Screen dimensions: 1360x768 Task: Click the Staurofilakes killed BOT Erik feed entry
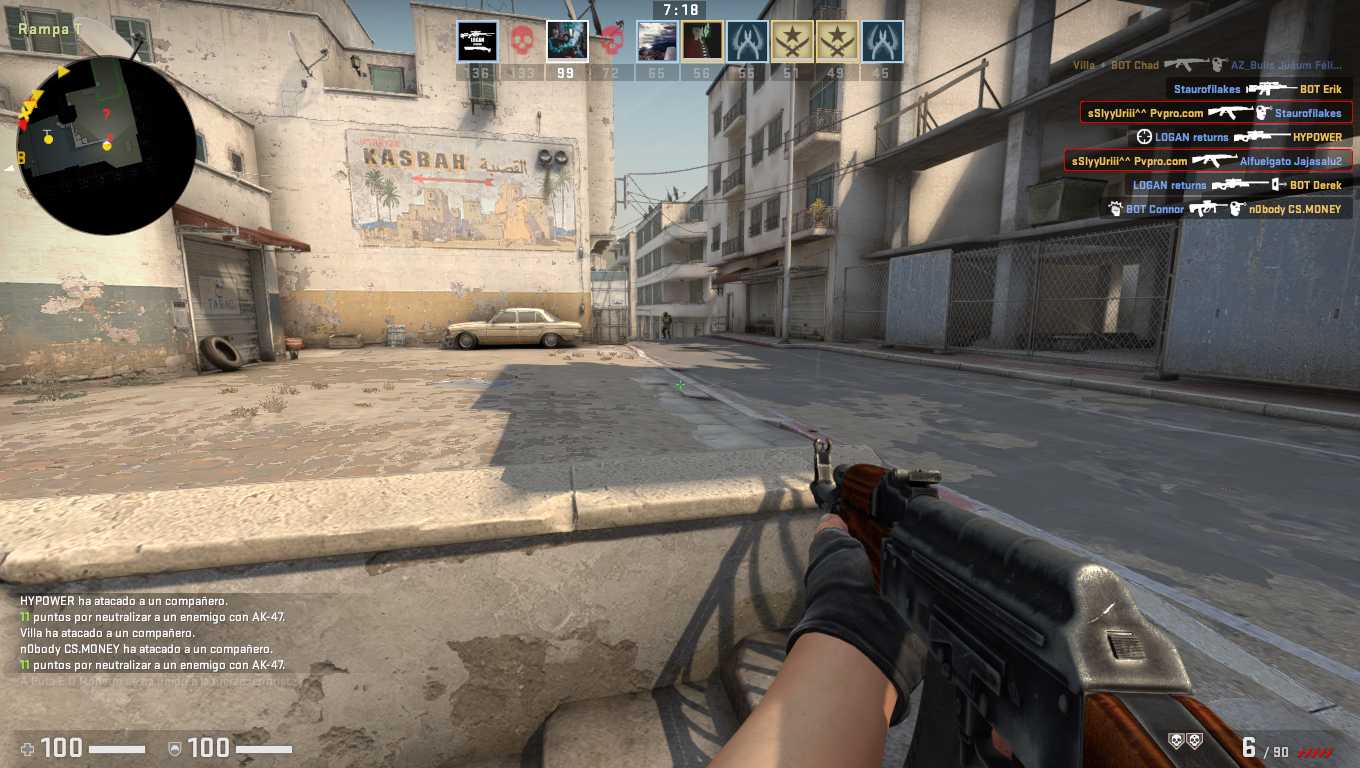(x=1258, y=89)
